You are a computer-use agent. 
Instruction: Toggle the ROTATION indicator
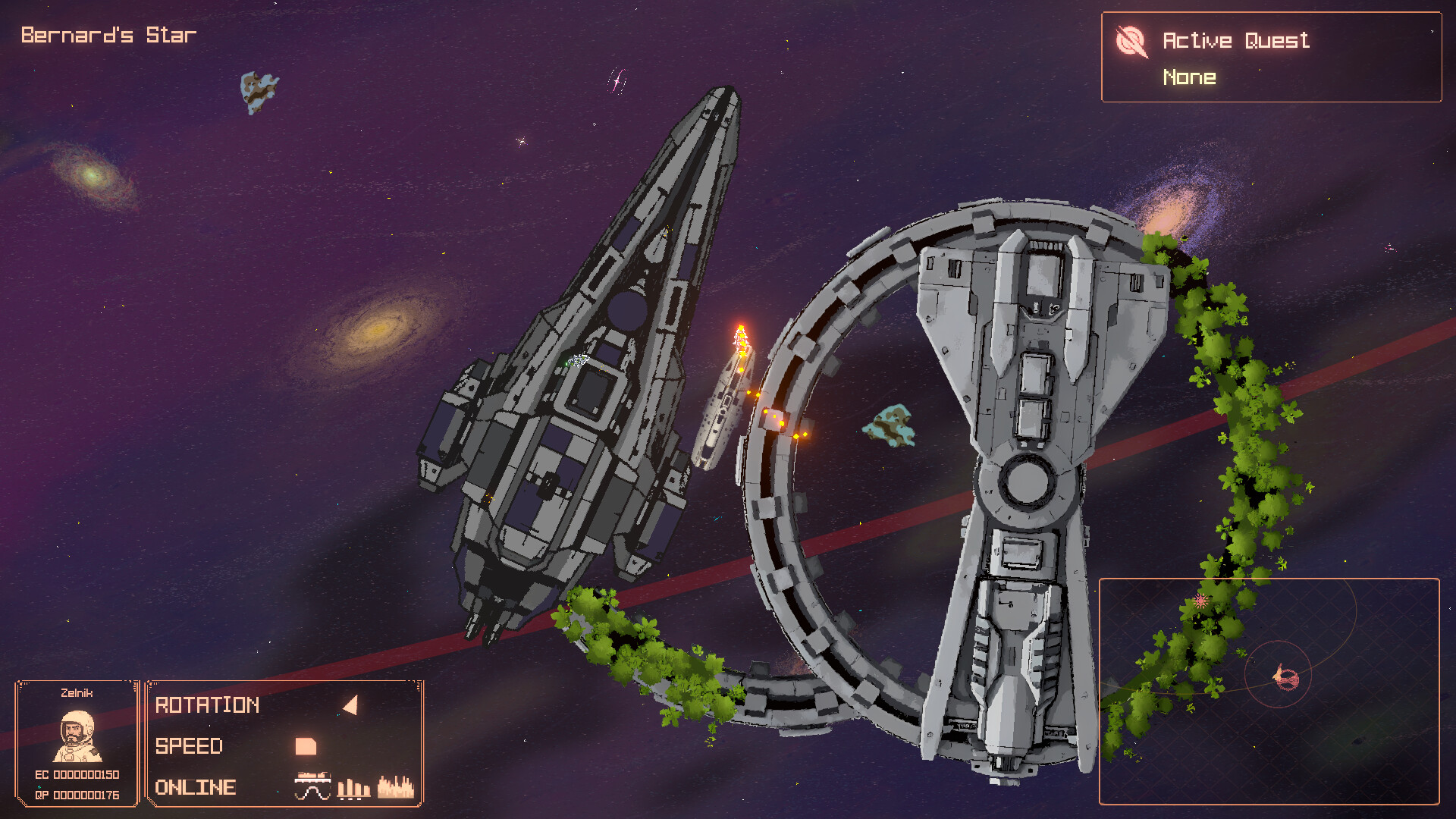[x=206, y=705]
